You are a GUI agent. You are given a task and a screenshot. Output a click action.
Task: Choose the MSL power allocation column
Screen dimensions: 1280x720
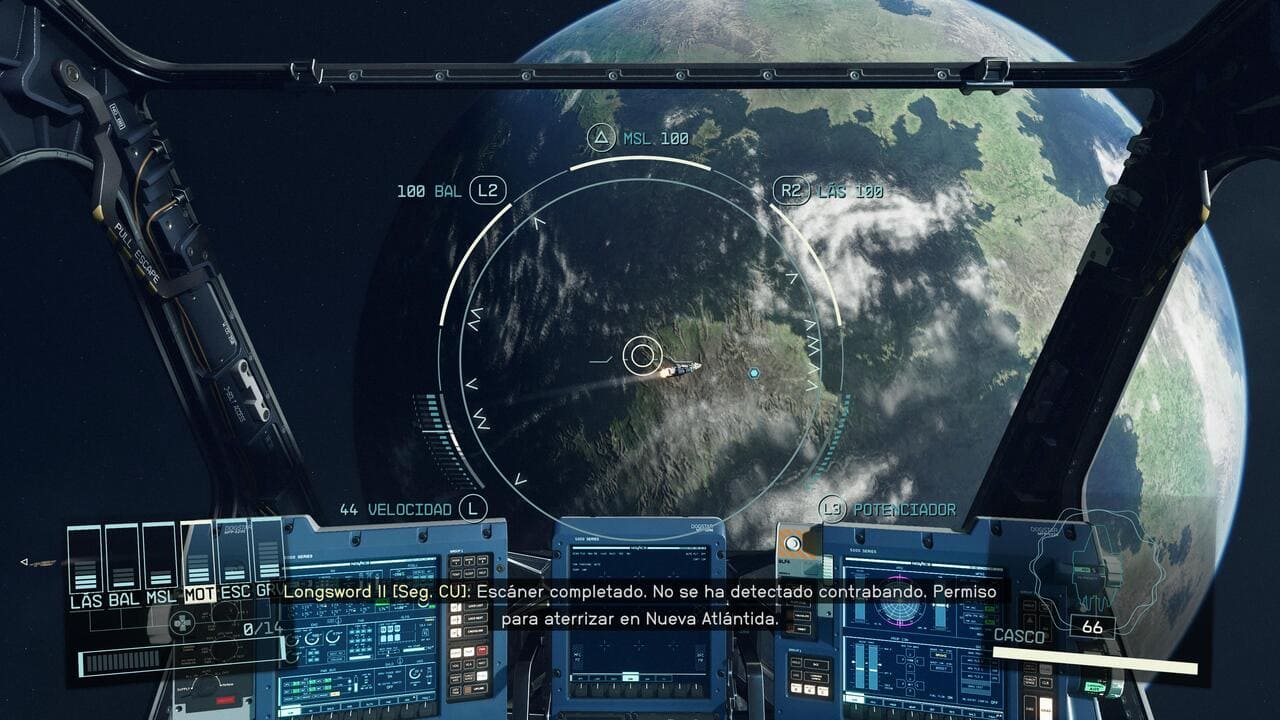[x=160, y=561]
